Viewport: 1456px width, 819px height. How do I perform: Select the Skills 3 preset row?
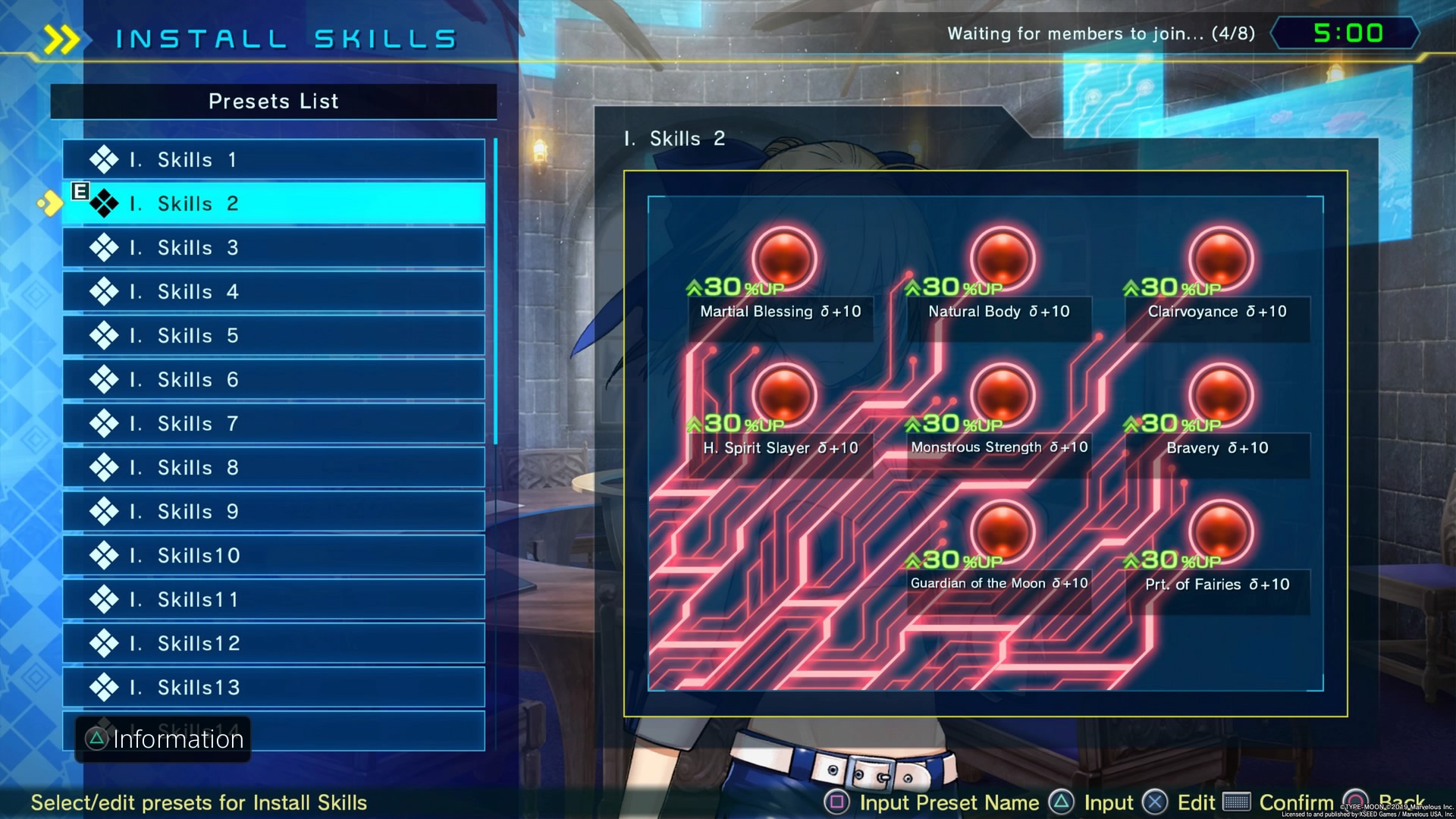[273, 248]
